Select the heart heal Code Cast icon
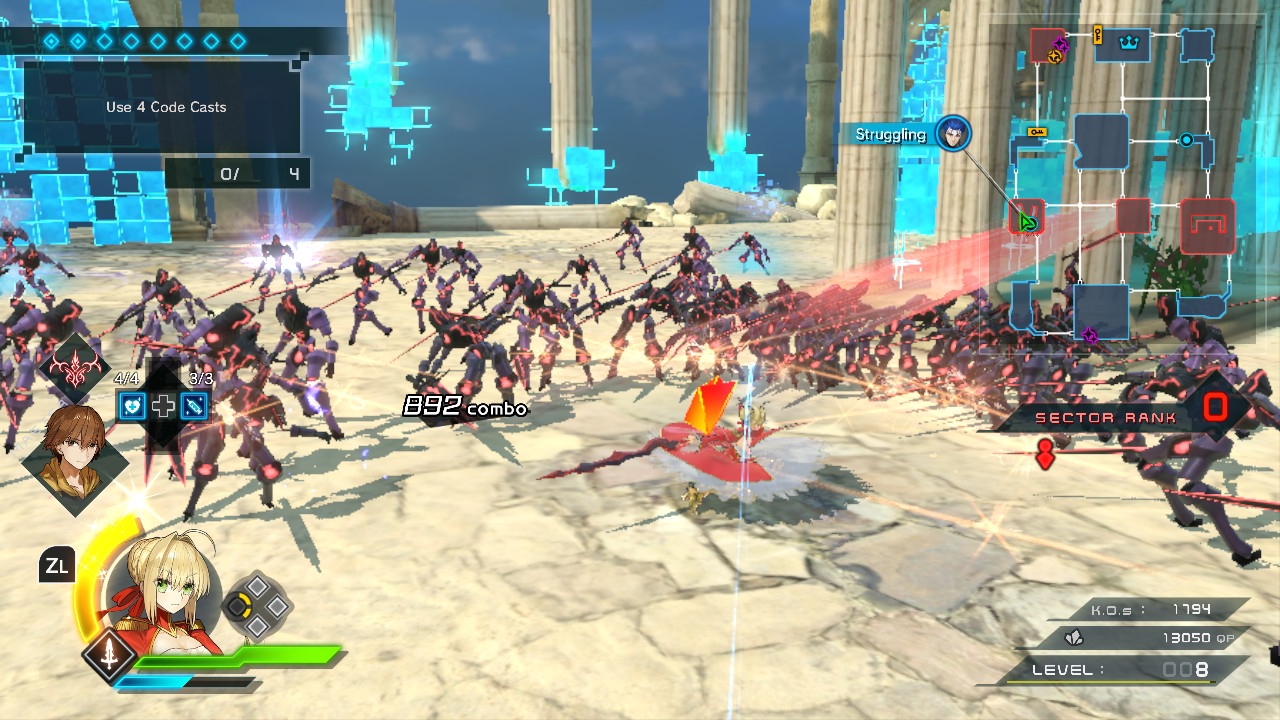The width and height of the screenshot is (1280, 720). click(133, 405)
